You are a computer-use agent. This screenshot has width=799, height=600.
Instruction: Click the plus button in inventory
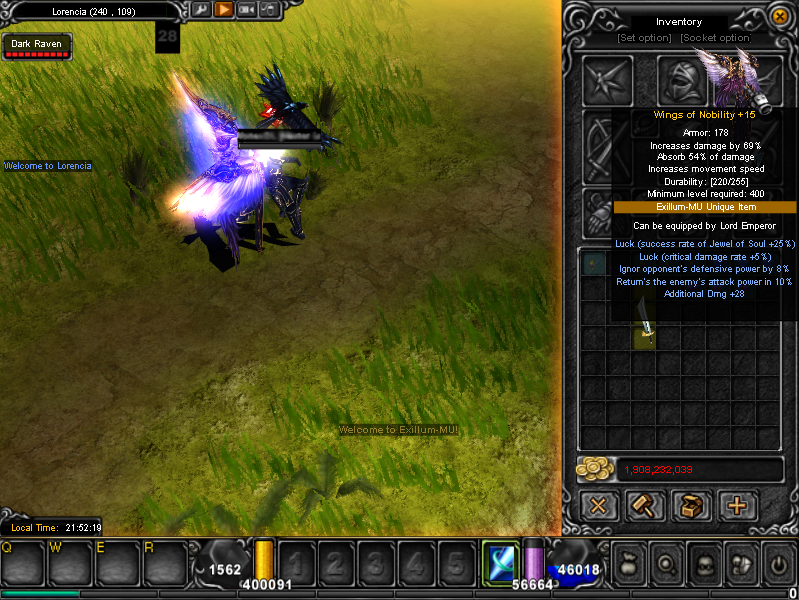[737, 506]
